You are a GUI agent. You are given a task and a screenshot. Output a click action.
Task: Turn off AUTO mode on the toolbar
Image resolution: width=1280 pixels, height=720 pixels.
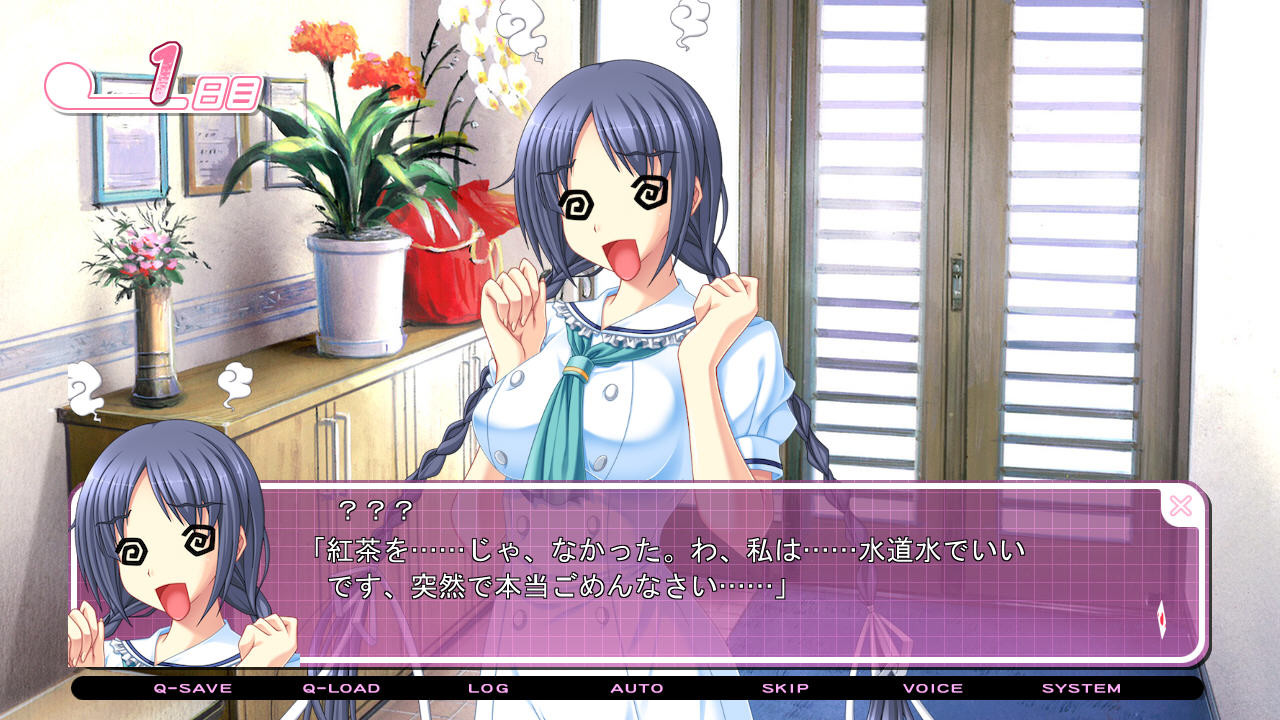click(x=637, y=689)
